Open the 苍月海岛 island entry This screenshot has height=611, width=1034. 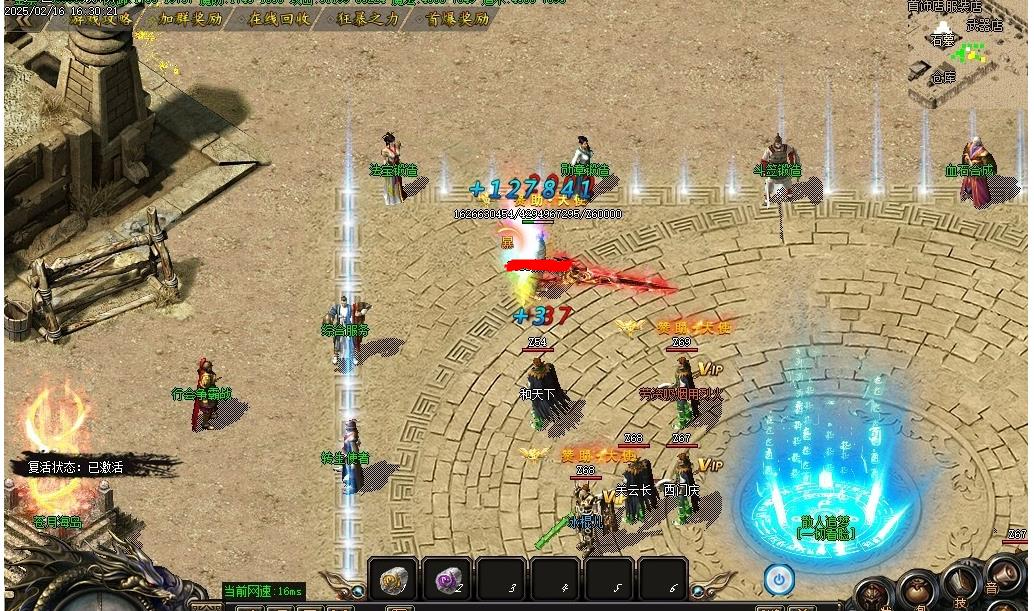click(x=58, y=521)
